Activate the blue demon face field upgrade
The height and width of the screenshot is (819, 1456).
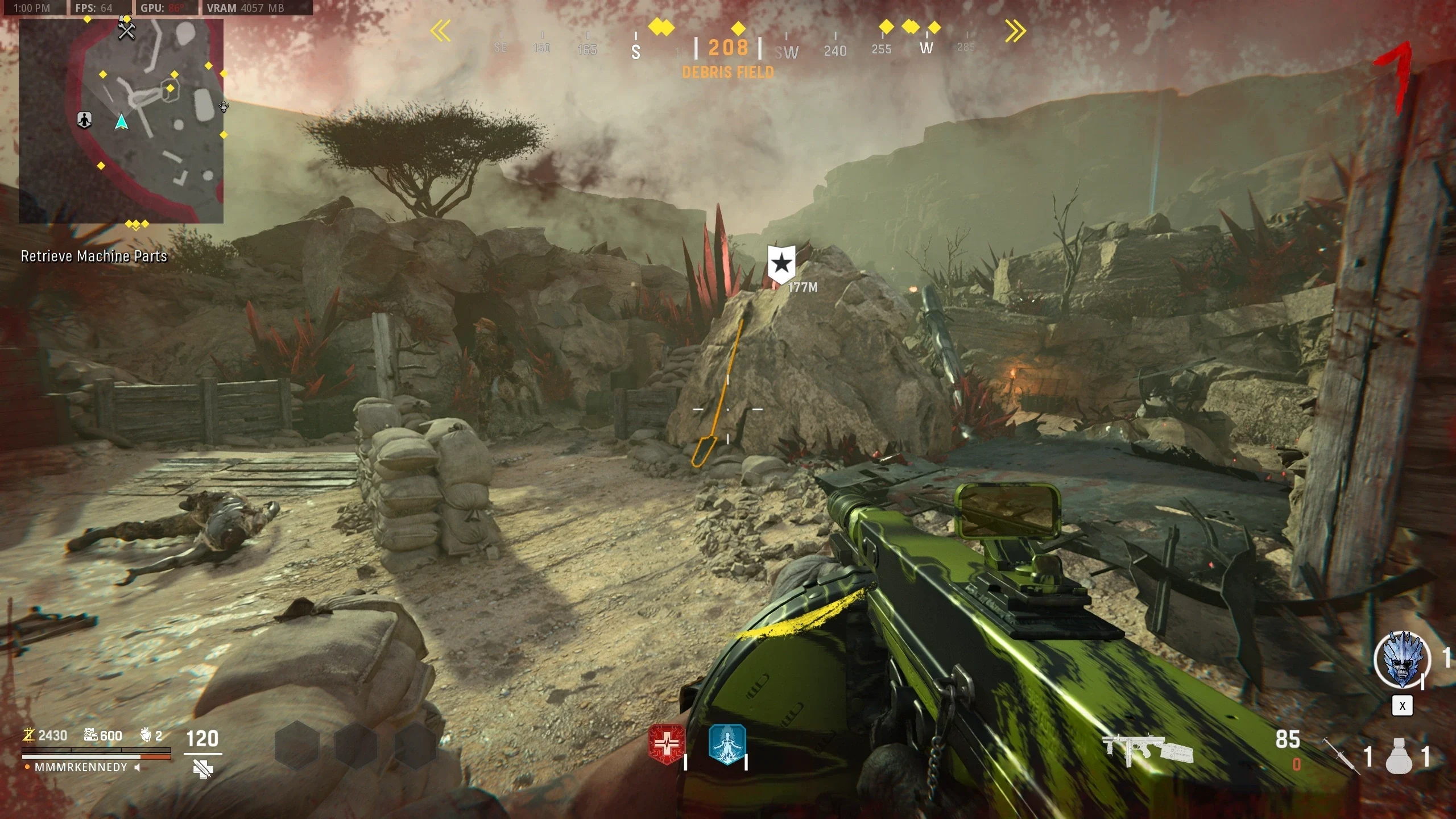tap(1402, 659)
